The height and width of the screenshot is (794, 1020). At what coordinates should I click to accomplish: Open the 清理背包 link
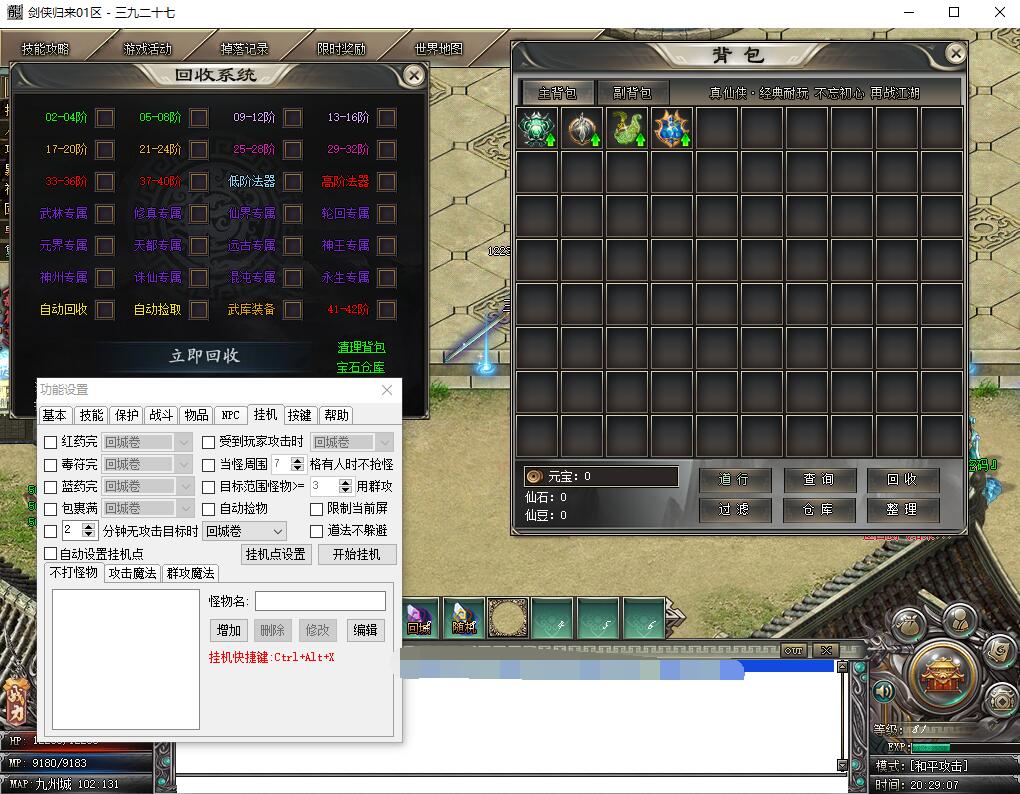pyautogui.click(x=360, y=347)
